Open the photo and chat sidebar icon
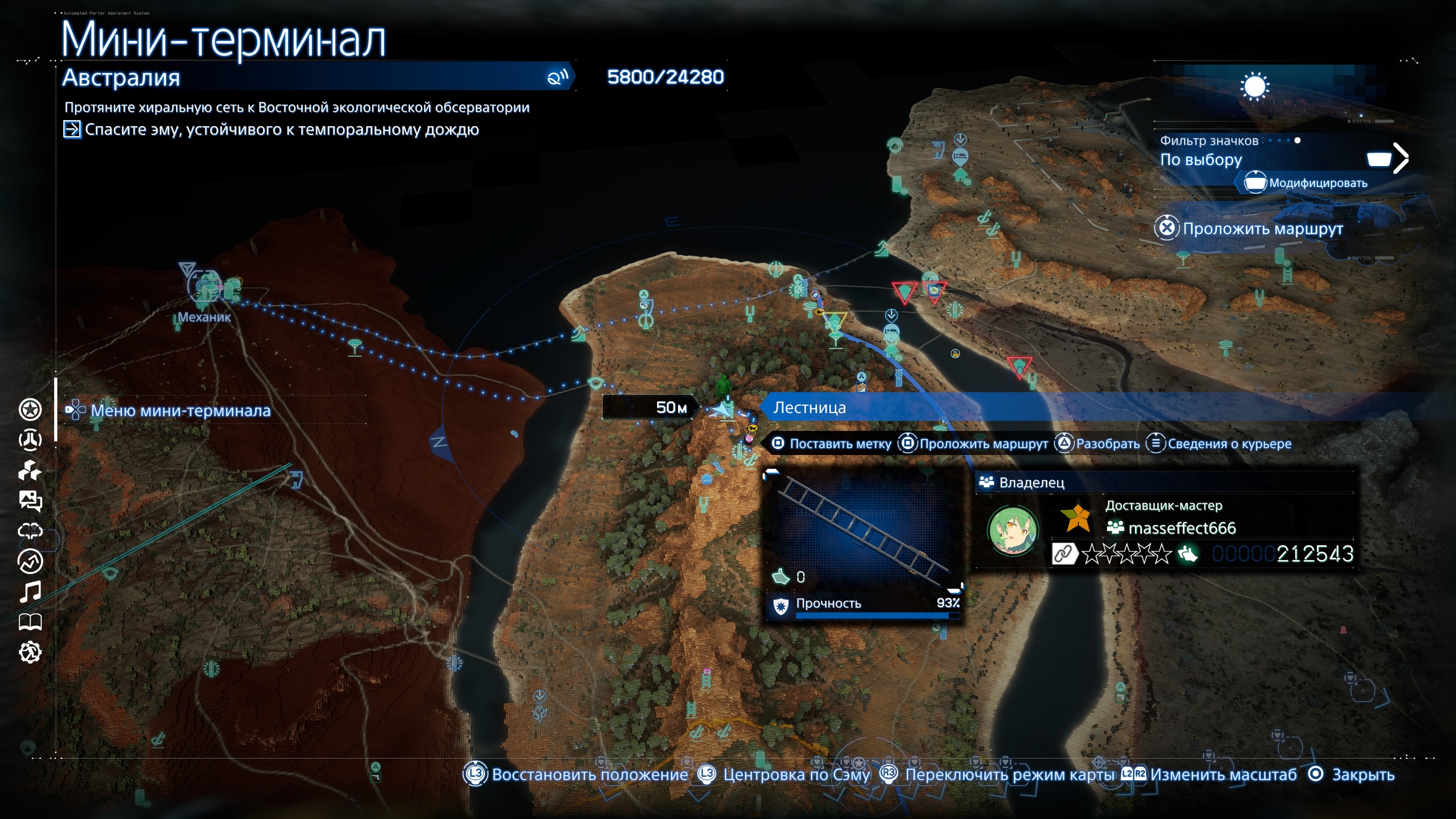Viewport: 1456px width, 819px height. (30, 501)
